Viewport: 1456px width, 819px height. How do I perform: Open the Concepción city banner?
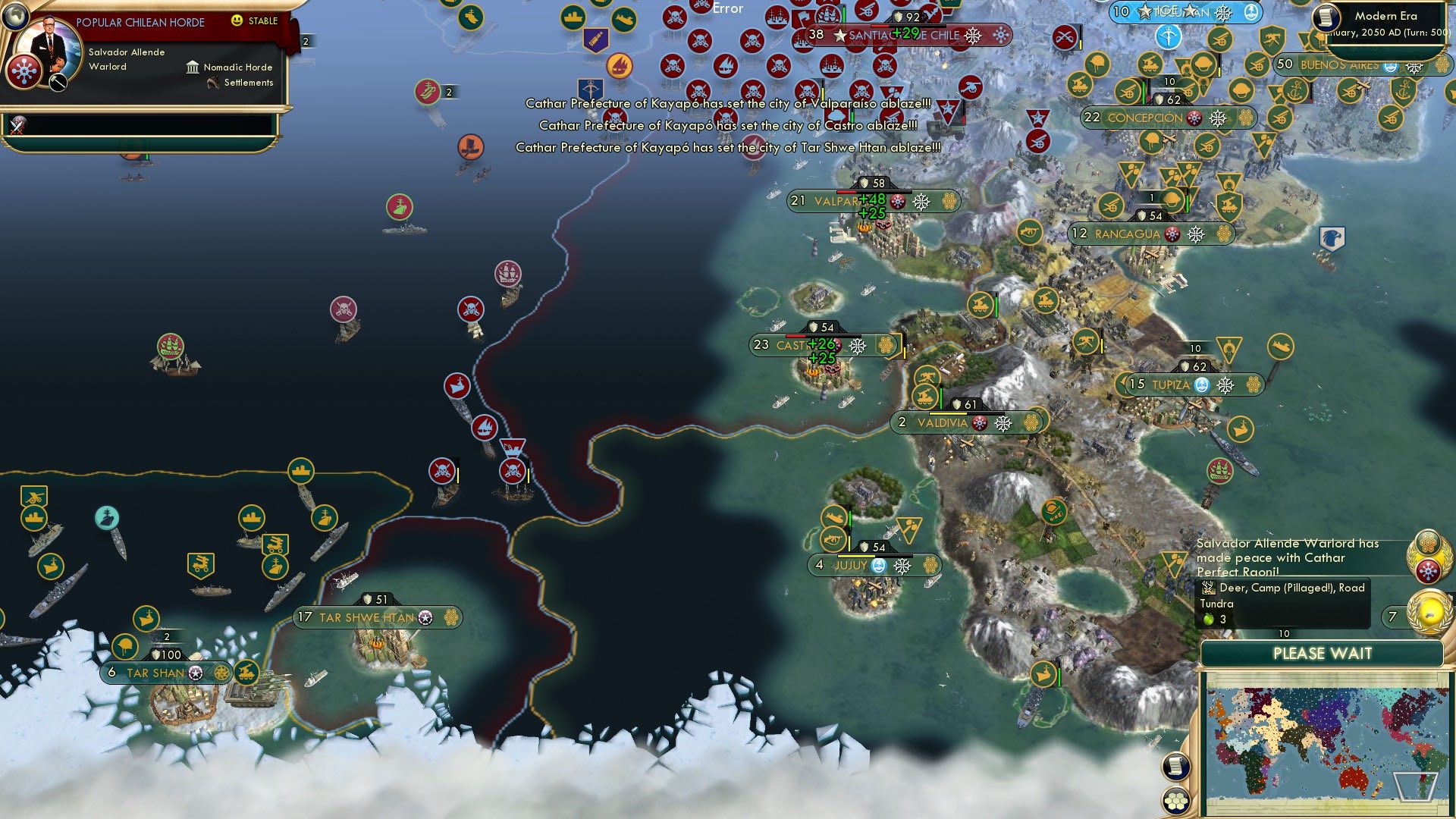pyautogui.click(x=1168, y=118)
